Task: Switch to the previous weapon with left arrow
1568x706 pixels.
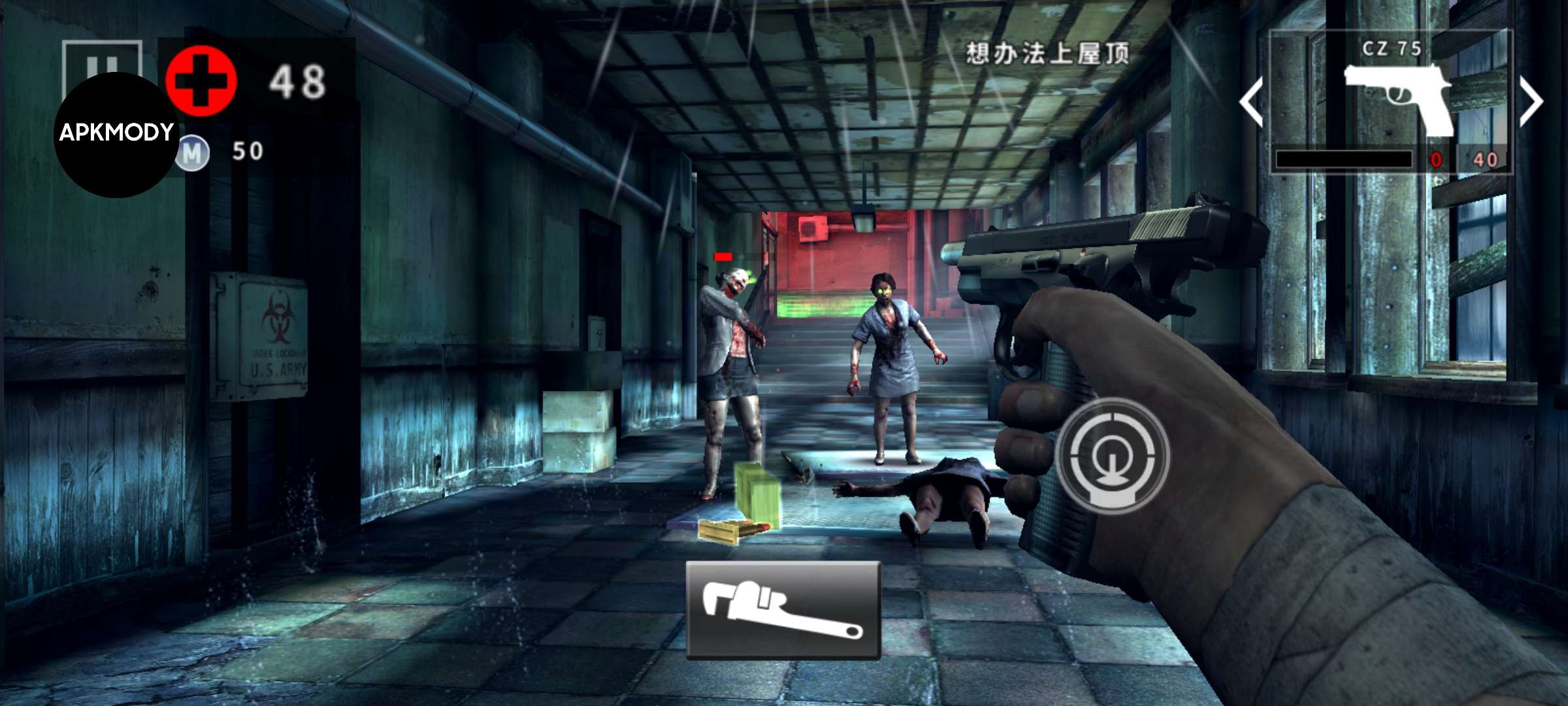Action: click(1251, 101)
